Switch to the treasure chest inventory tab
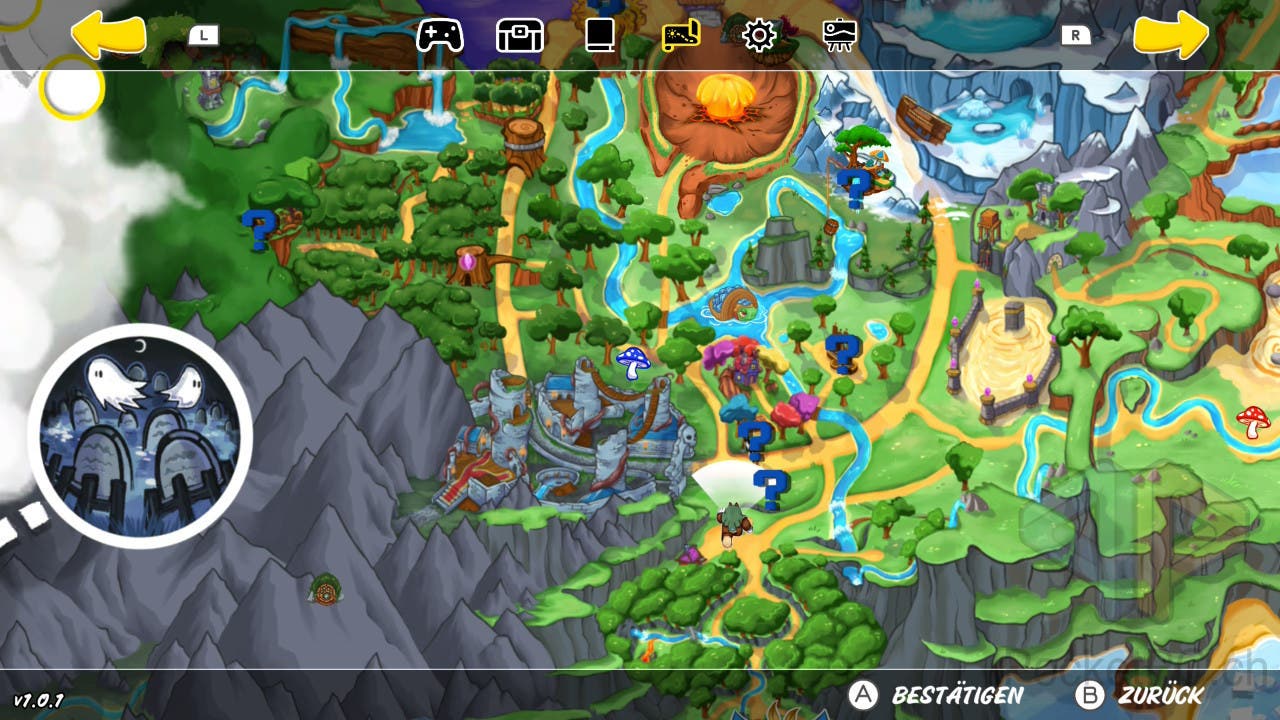Screen dimensions: 1280x720 (520, 36)
